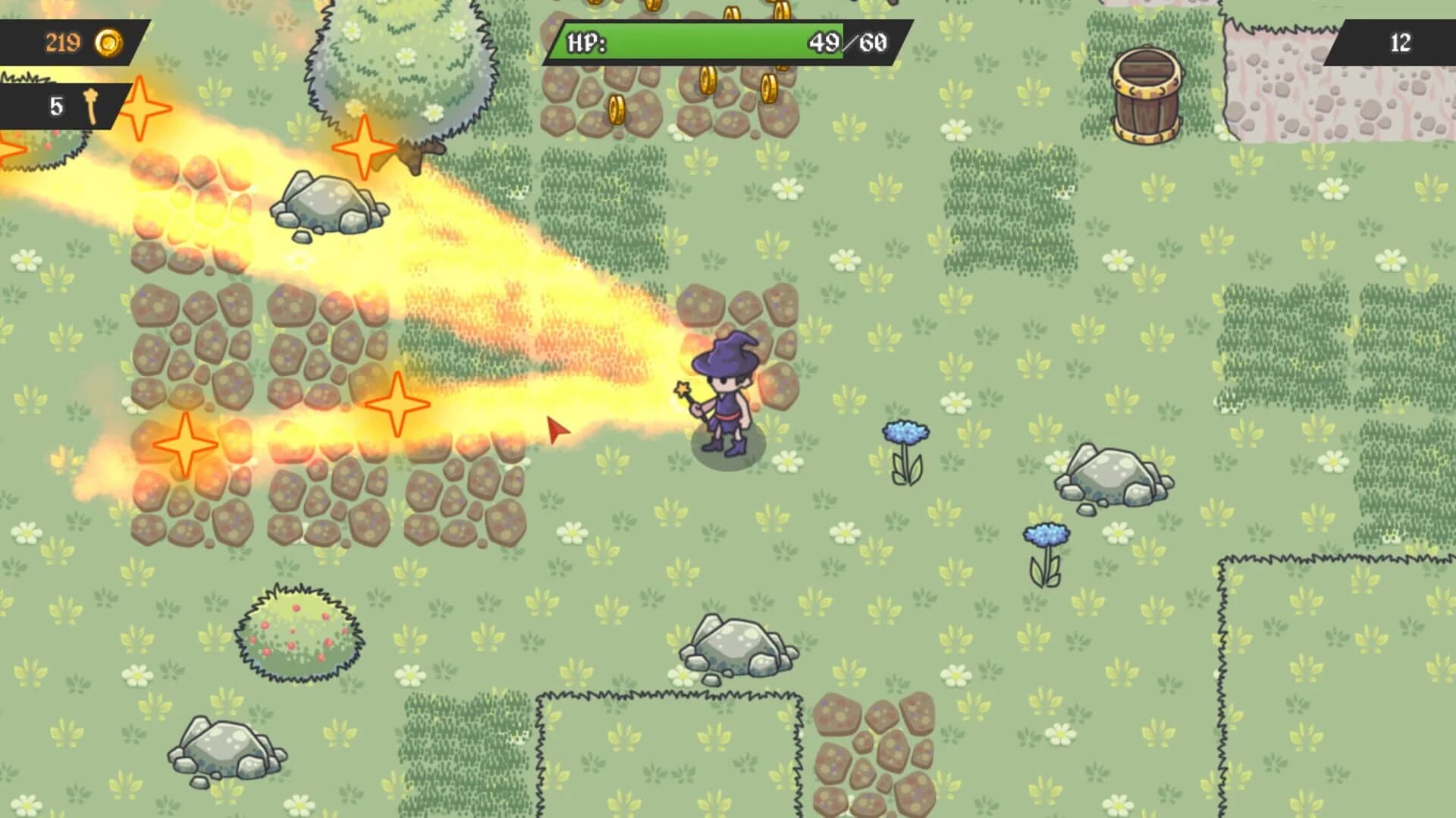
Task: Select the wand icon next to the number 5
Action: (89, 106)
